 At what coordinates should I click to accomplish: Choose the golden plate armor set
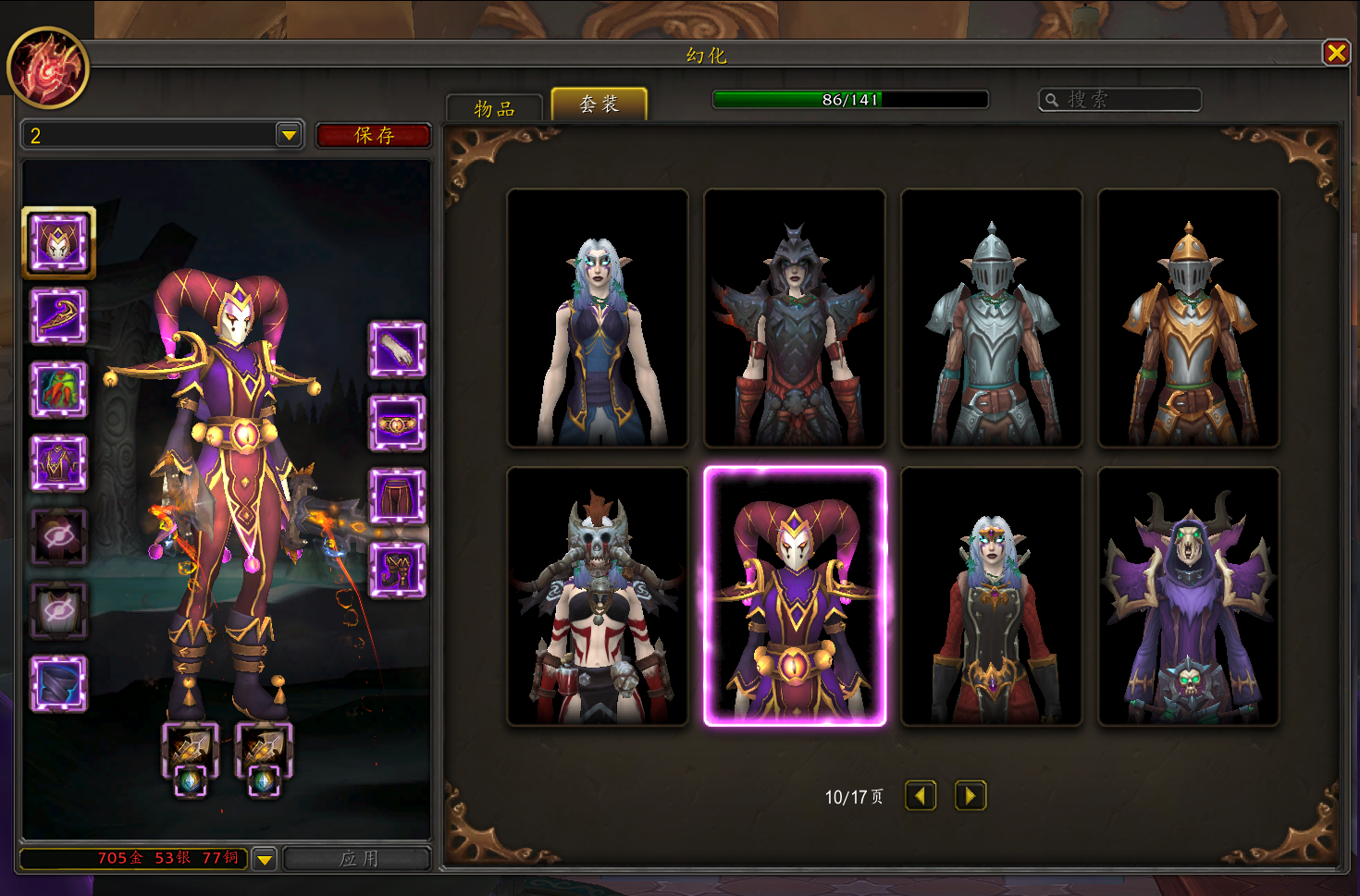pos(1189,319)
